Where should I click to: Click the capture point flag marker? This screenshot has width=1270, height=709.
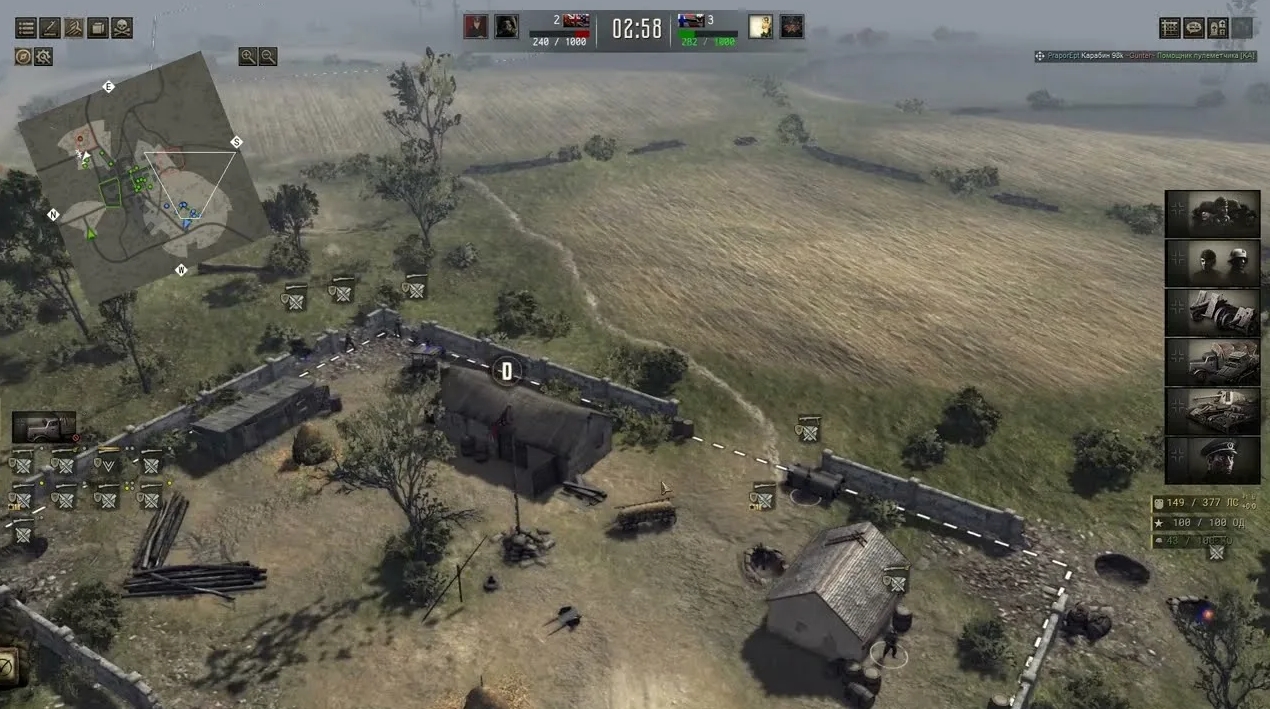(506, 372)
